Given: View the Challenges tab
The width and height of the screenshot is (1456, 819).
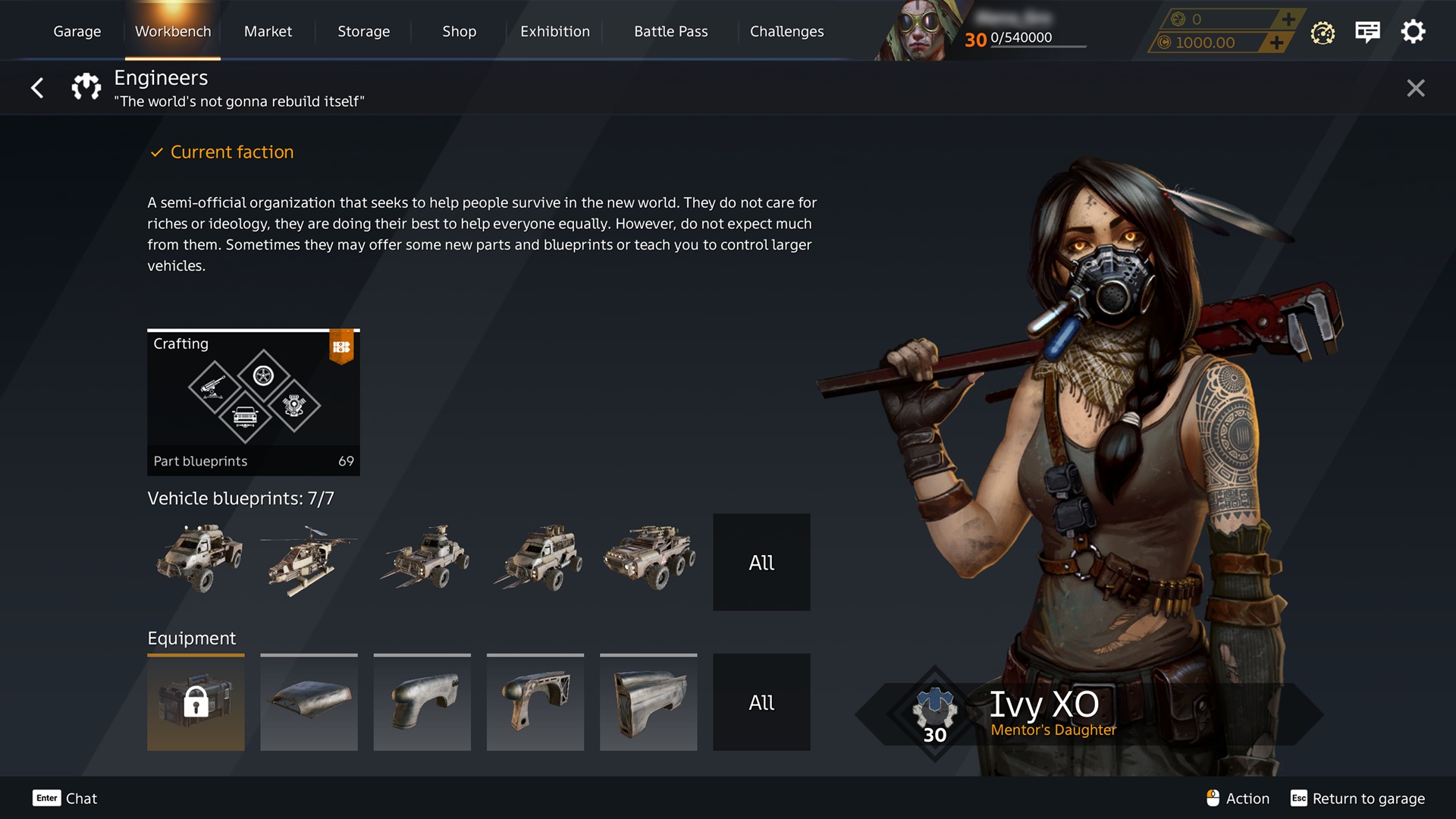Looking at the screenshot, I should pos(786,31).
